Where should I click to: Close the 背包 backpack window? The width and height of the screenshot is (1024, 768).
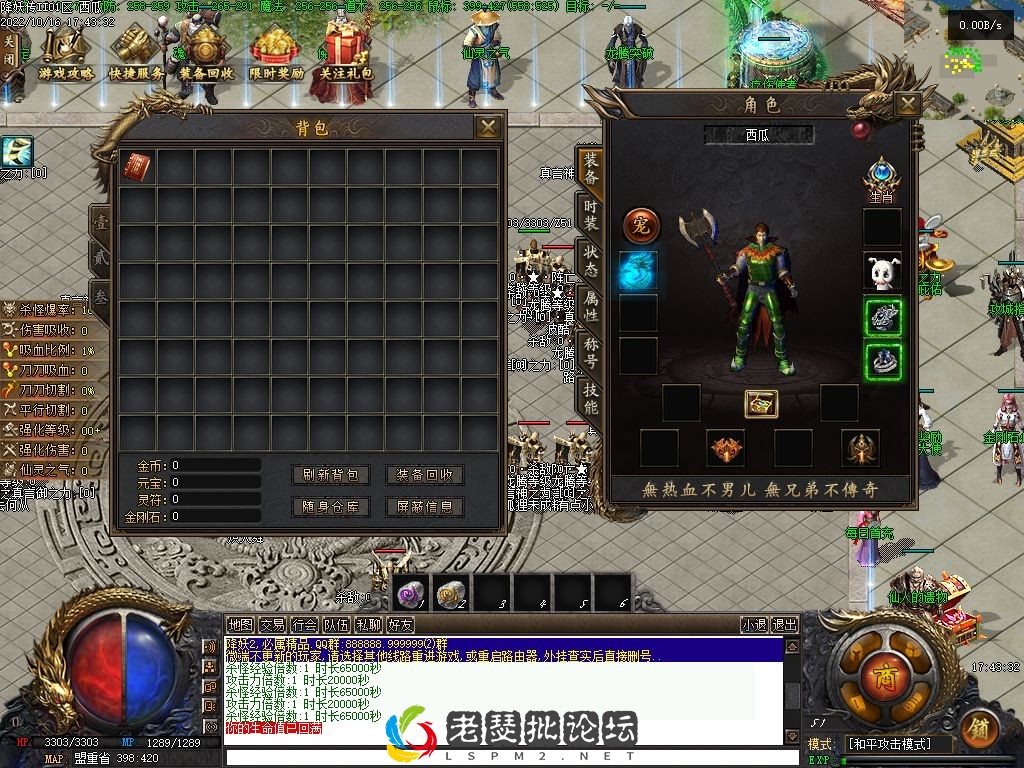pyautogui.click(x=488, y=127)
